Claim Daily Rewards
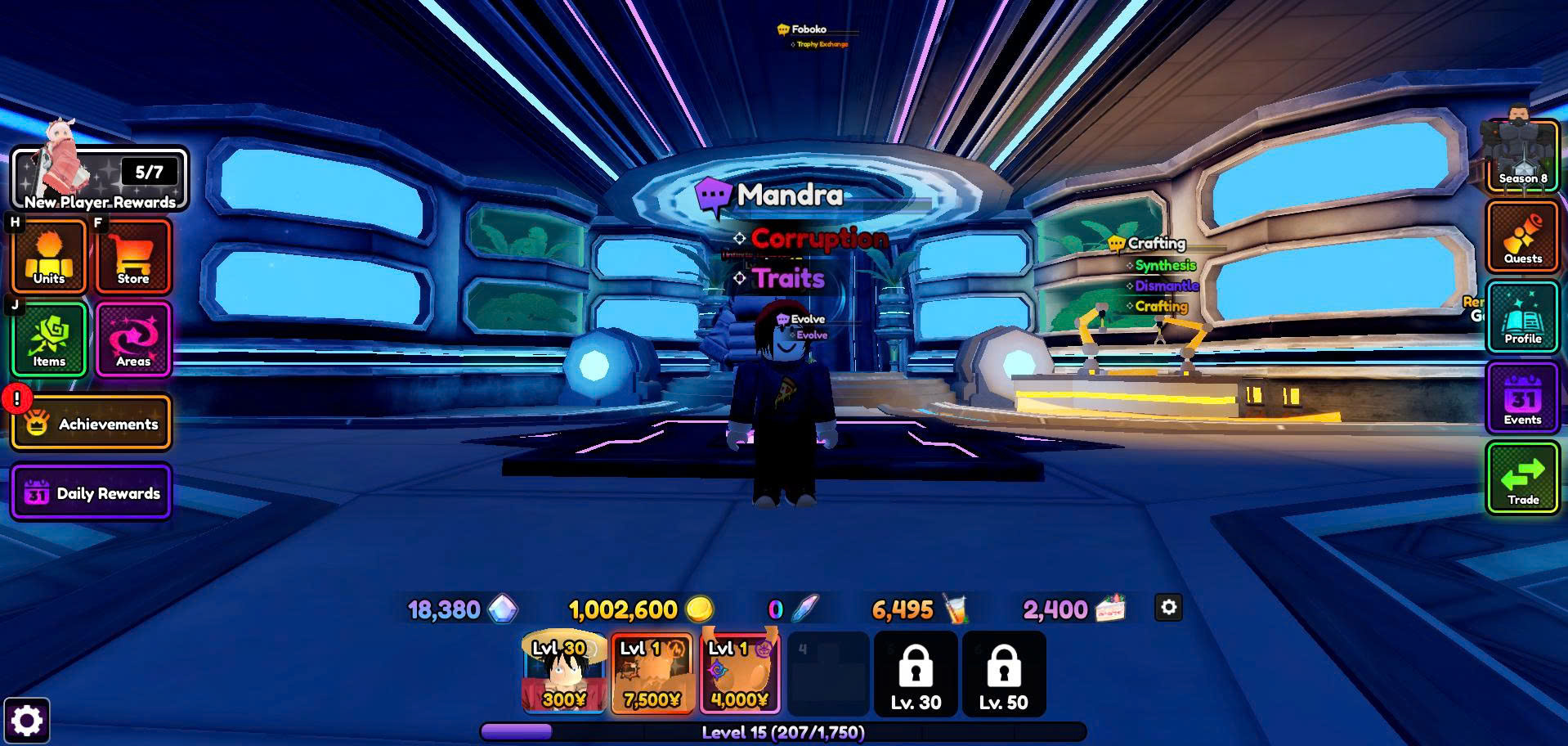Viewport: 1568px width, 746px height. click(91, 492)
